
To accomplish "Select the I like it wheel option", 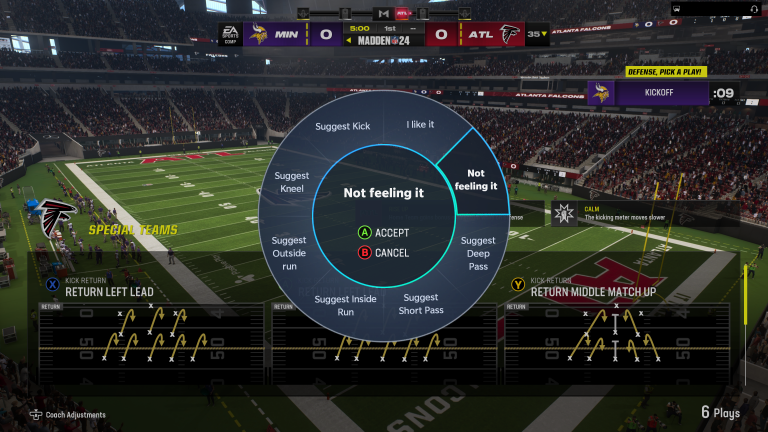I will click(421, 125).
